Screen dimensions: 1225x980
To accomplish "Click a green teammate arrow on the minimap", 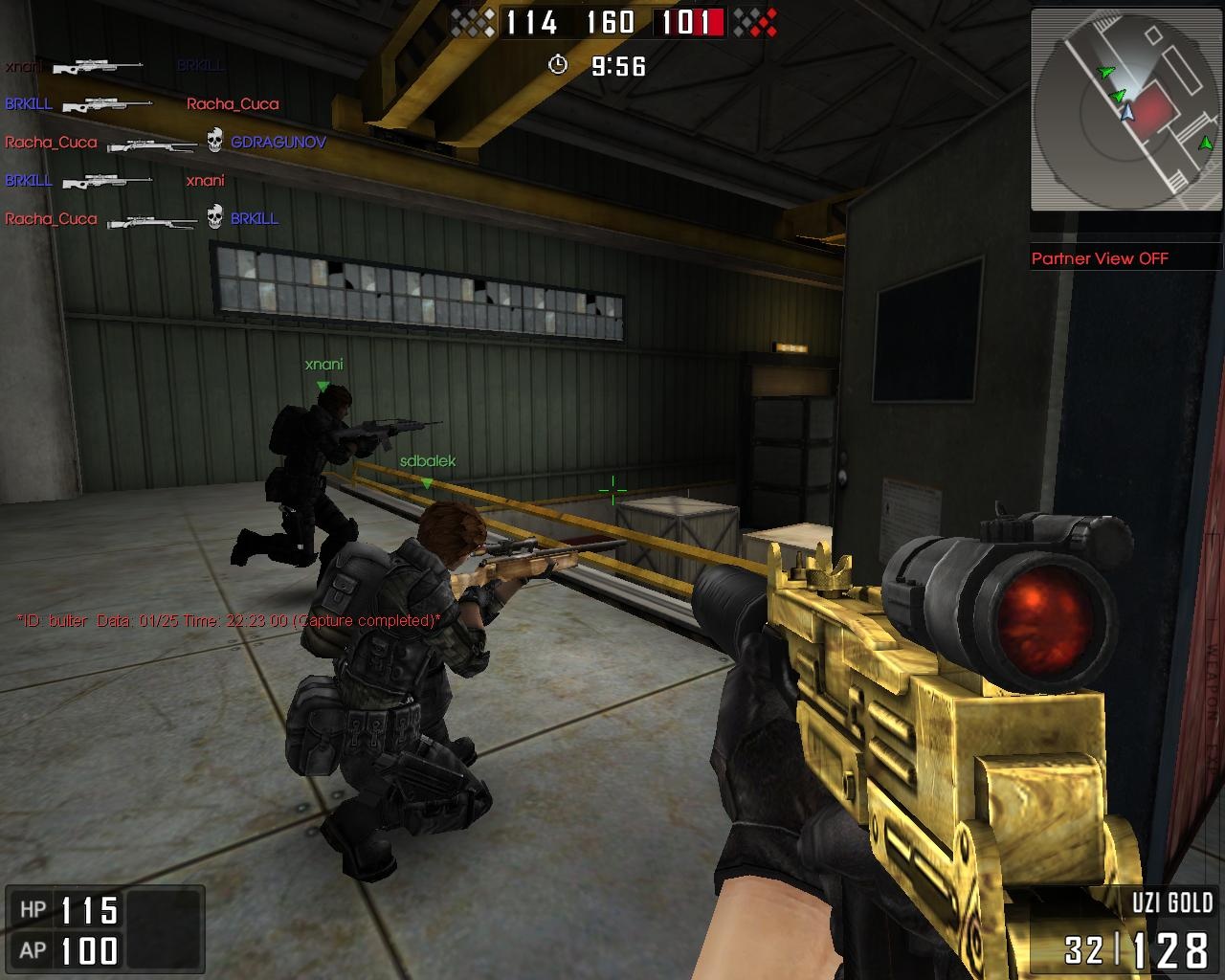I will 1105,70.
